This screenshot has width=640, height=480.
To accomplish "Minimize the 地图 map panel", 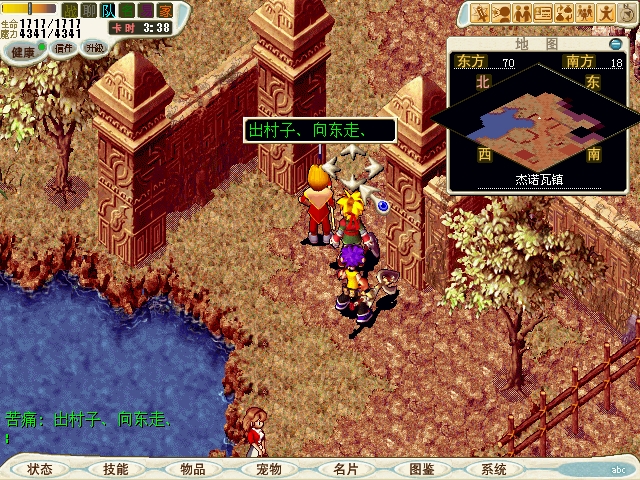I will (x=615, y=44).
